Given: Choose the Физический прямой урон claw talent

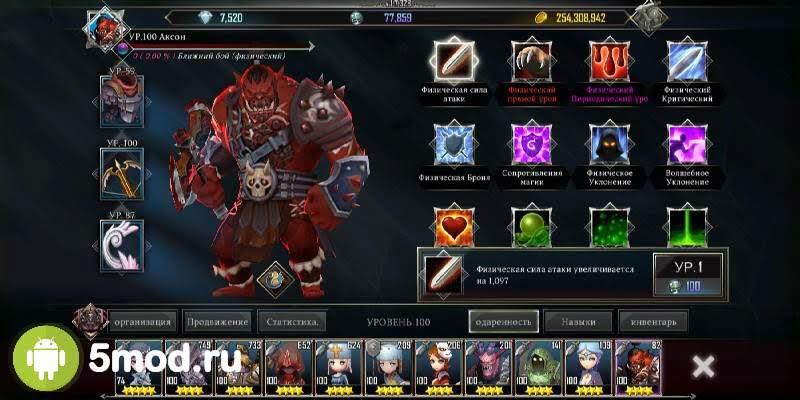Looking at the screenshot, I should (530, 62).
